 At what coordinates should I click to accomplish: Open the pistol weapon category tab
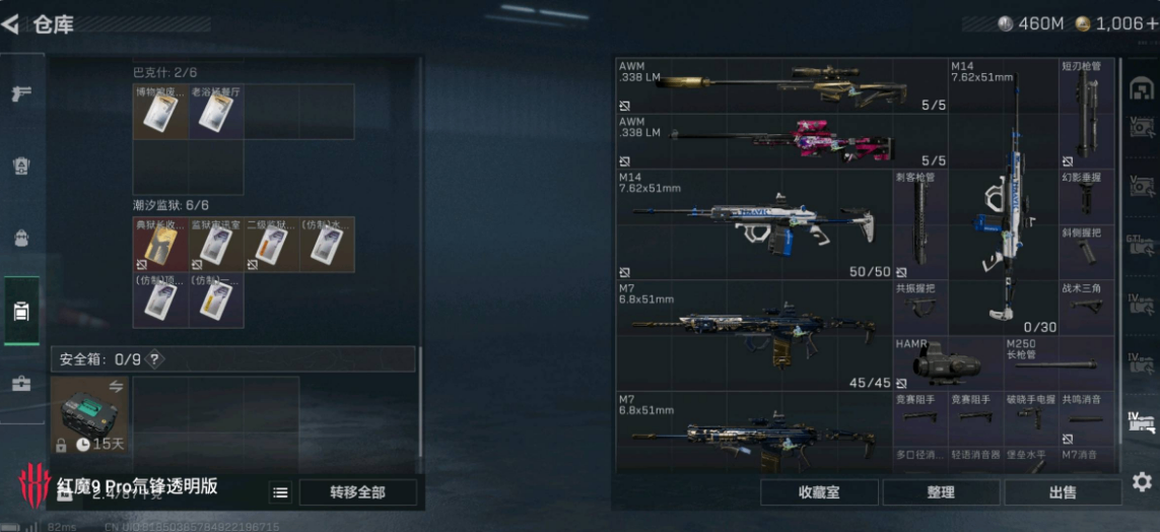21,94
